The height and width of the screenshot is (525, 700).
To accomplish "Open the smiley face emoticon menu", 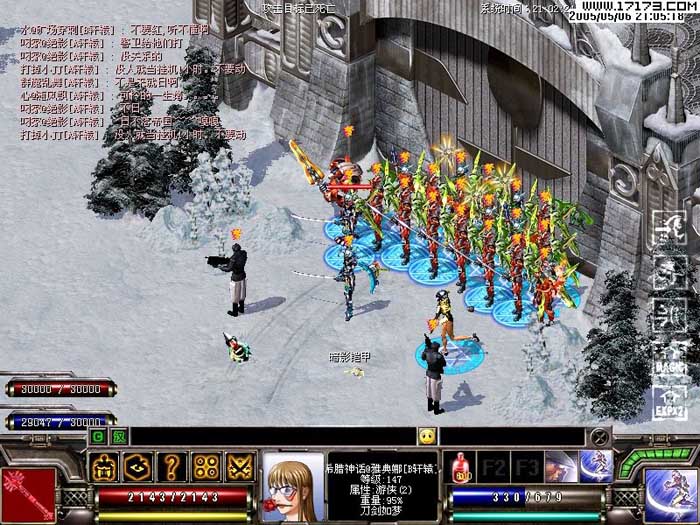I will click(x=427, y=436).
